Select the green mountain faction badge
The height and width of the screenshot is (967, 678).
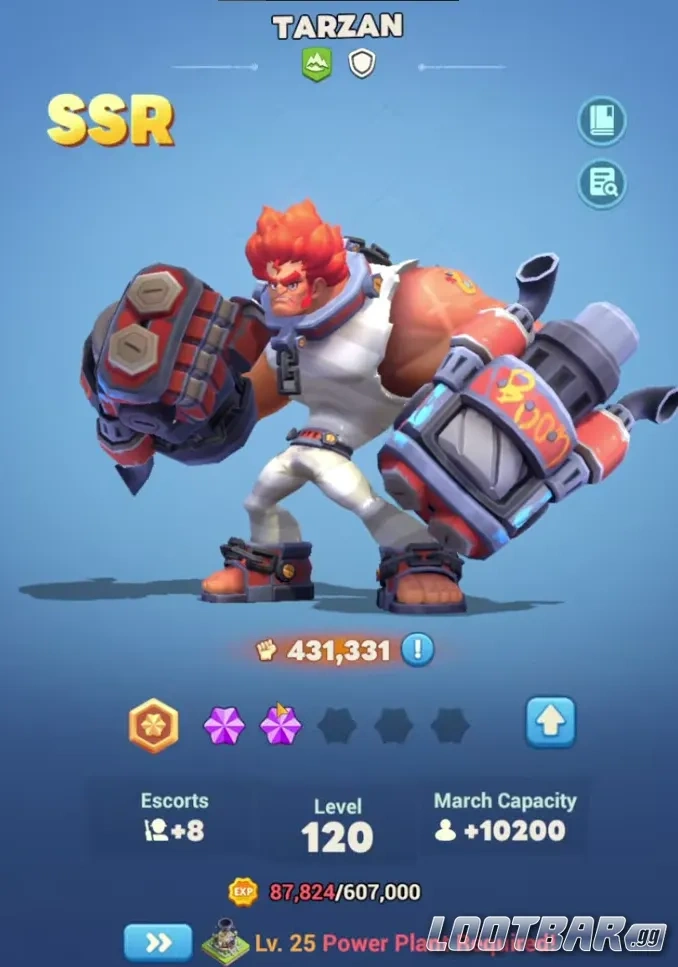point(316,65)
